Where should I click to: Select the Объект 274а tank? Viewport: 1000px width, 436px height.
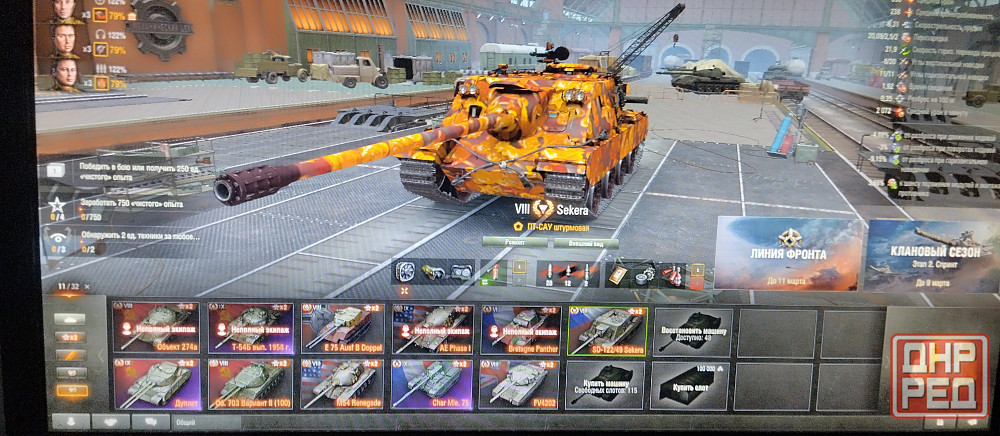tap(155, 330)
